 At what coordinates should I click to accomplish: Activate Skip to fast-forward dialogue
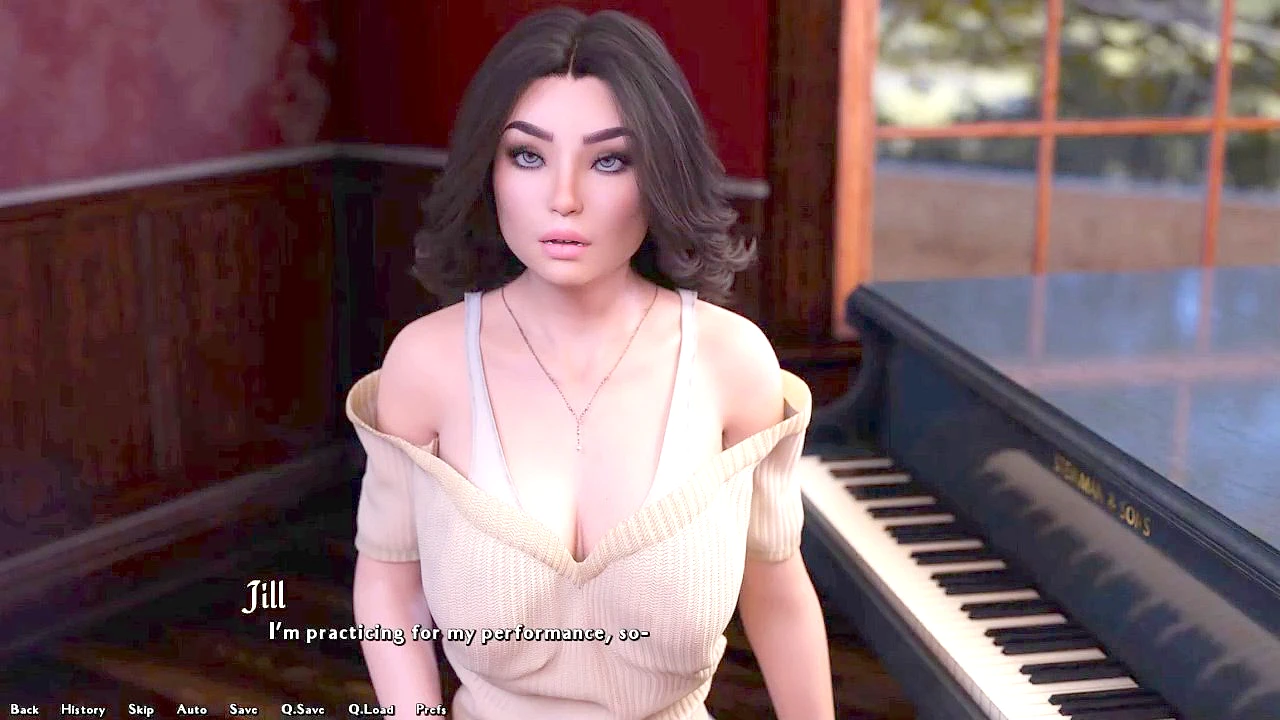coord(141,709)
